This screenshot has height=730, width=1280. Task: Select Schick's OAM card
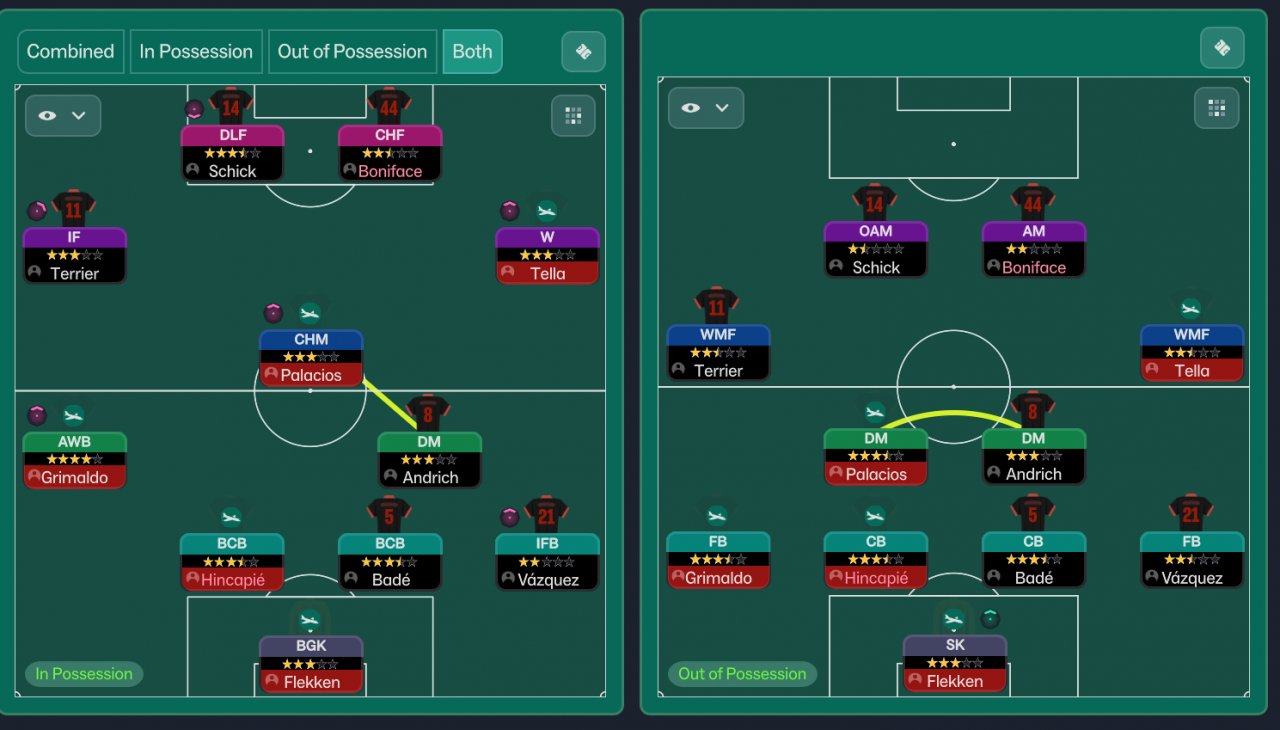click(x=876, y=249)
